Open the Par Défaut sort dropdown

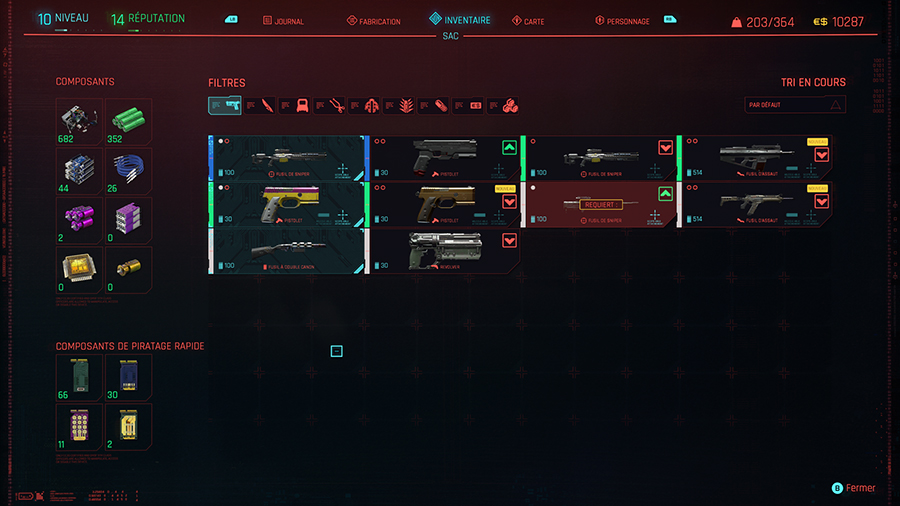(795, 105)
